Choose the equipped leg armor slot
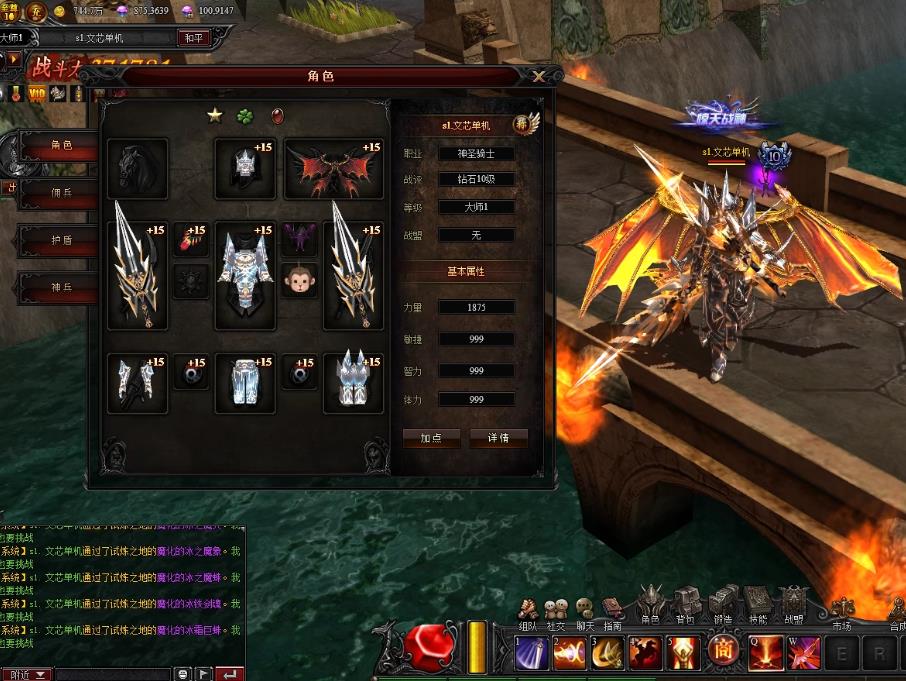The height and width of the screenshot is (681, 906). [245, 382]
